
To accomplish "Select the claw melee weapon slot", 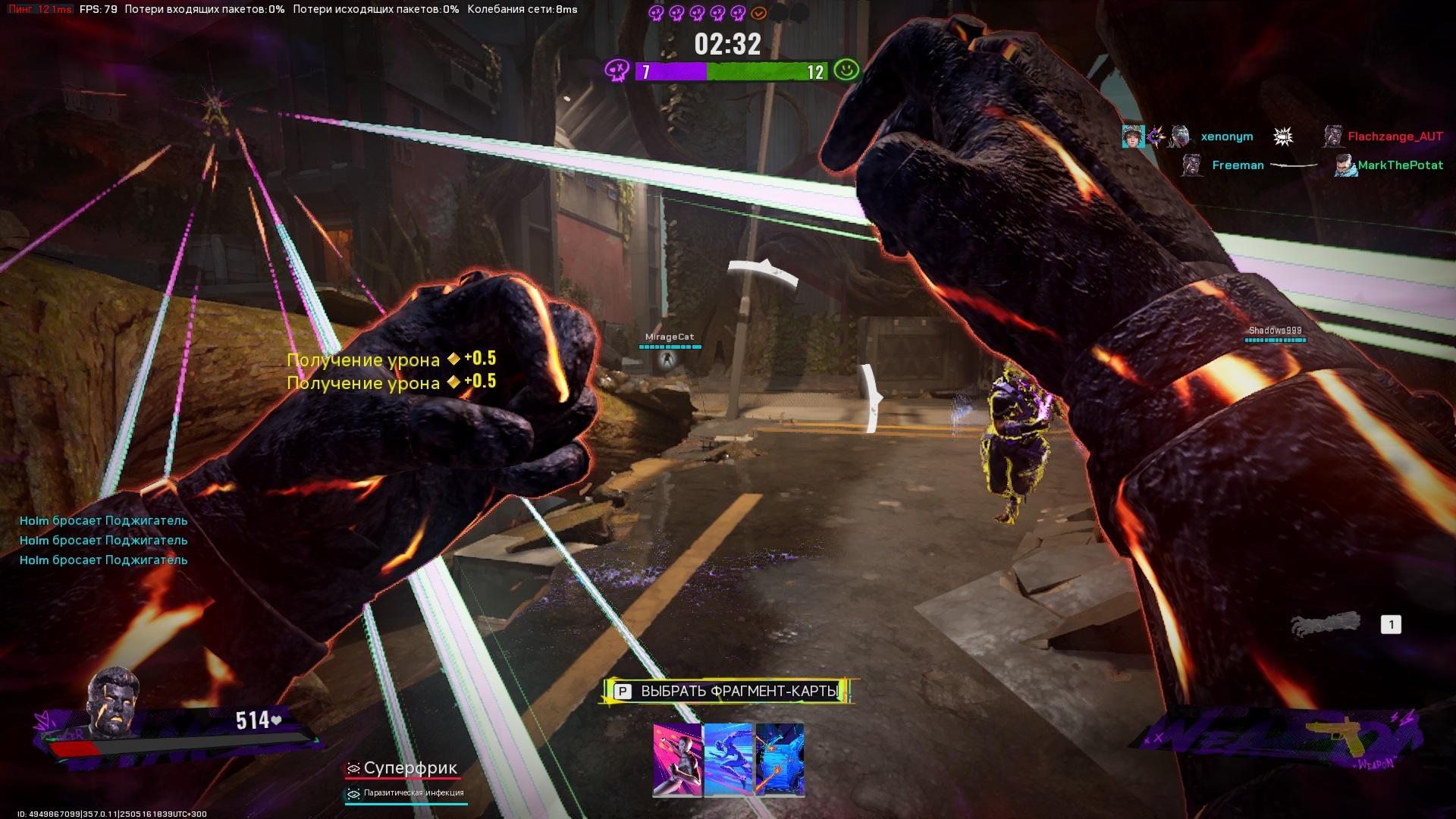I will [x=1326, y=625].
